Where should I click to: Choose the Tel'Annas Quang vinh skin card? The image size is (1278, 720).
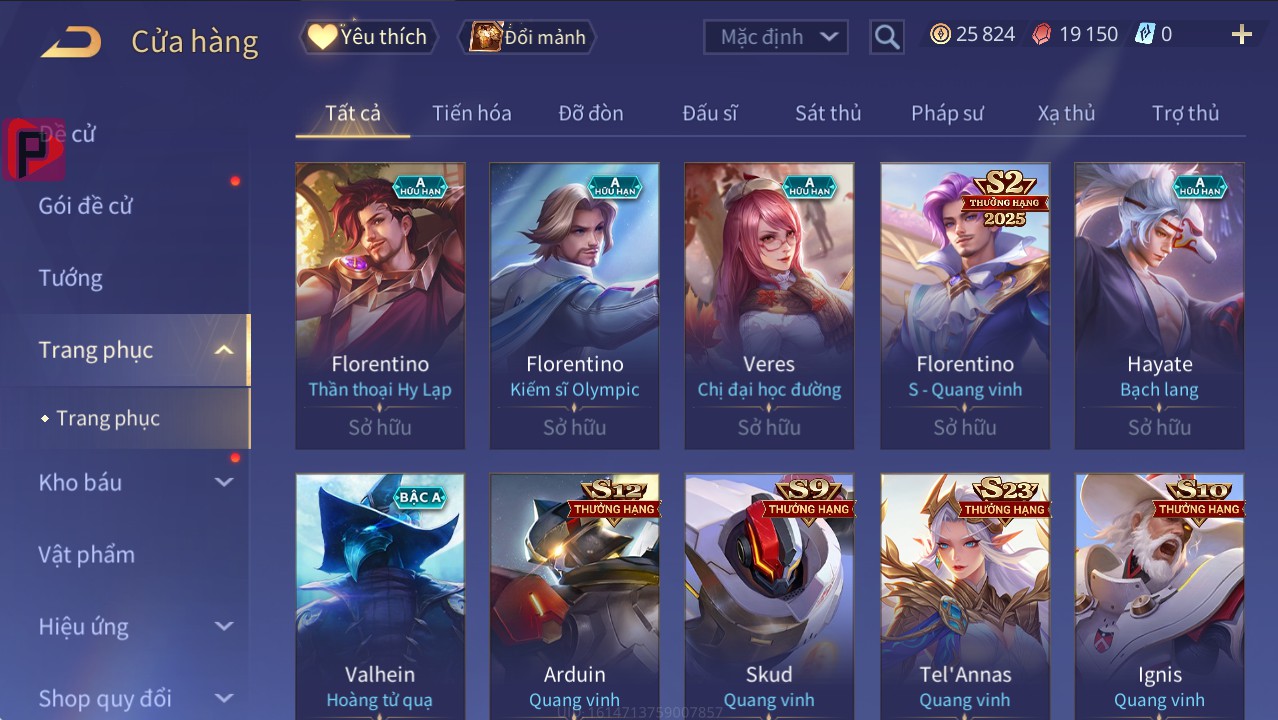pos(965,595)
